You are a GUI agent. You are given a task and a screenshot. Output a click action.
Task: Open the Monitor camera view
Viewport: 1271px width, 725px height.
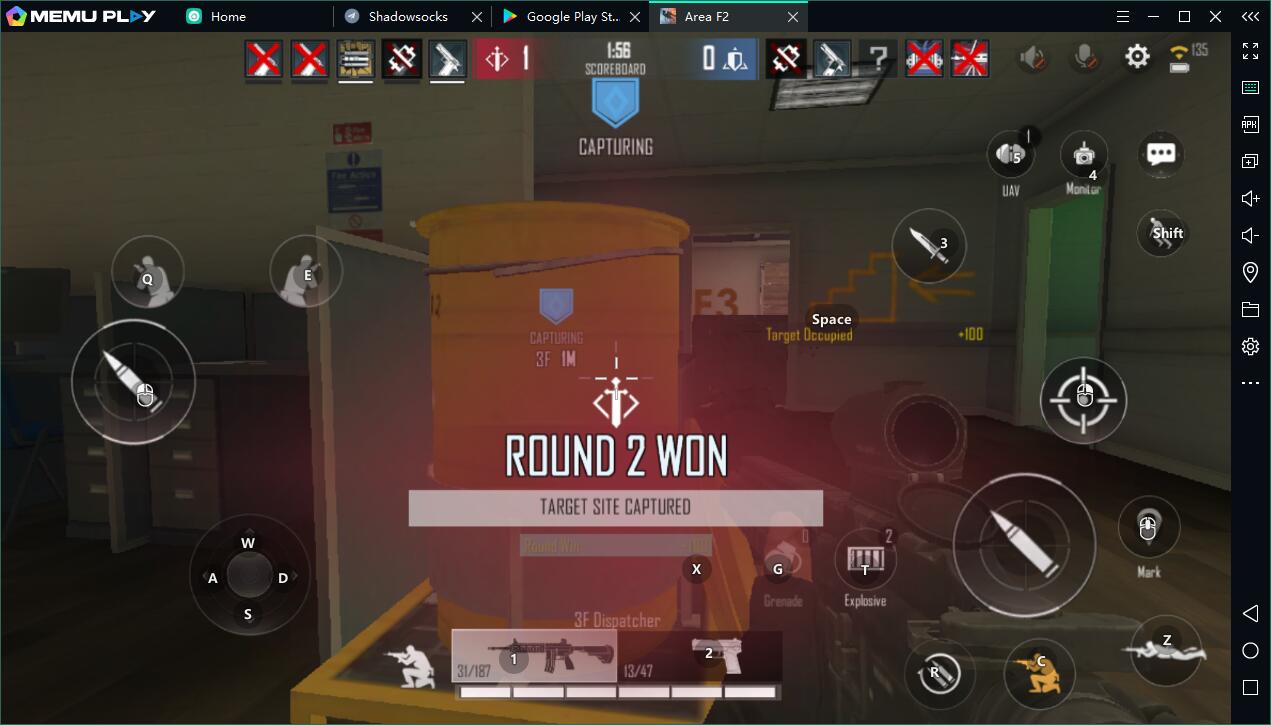coord(1084,155)
